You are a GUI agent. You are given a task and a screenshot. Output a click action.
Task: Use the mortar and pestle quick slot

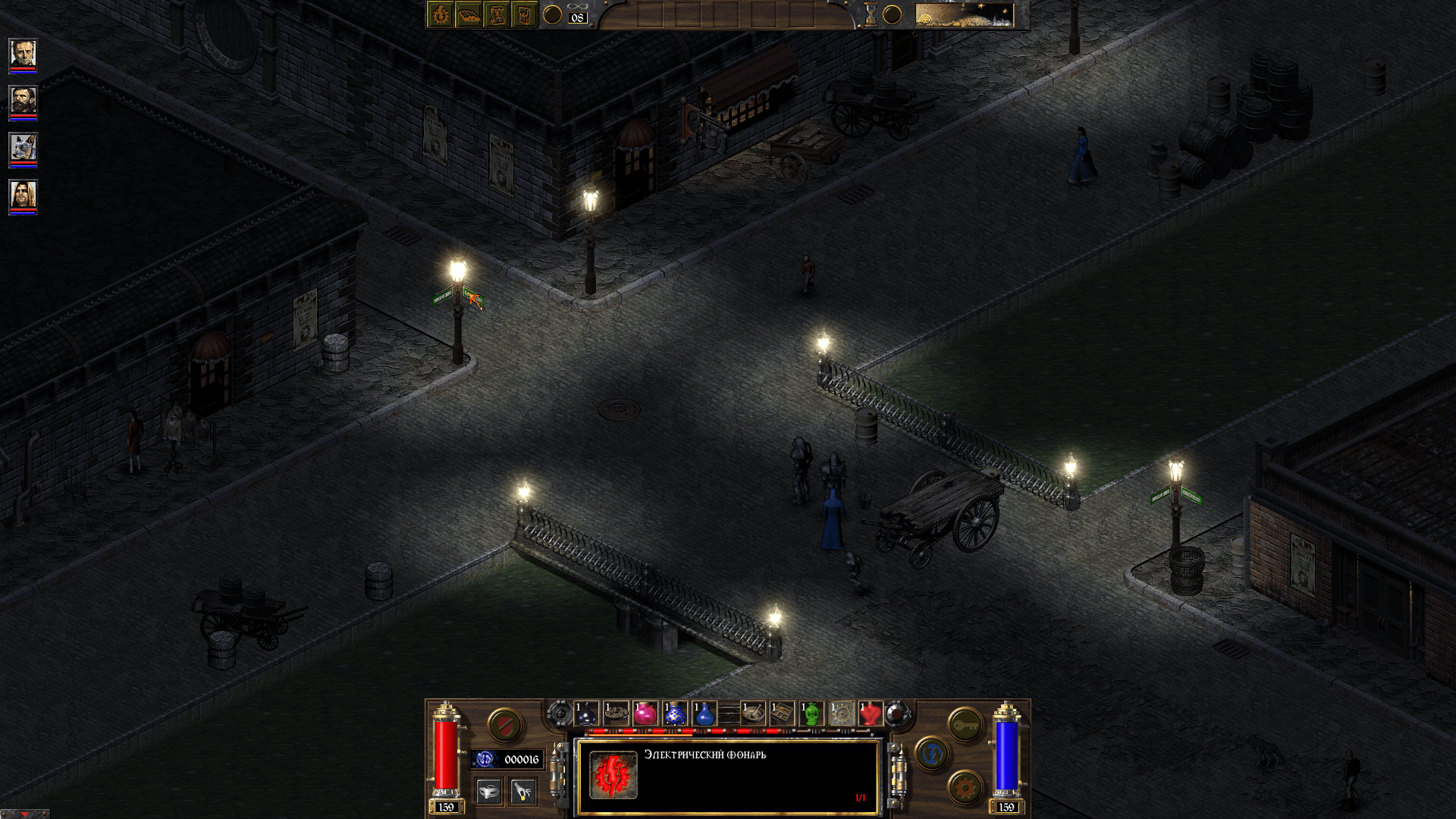(753, 714)
